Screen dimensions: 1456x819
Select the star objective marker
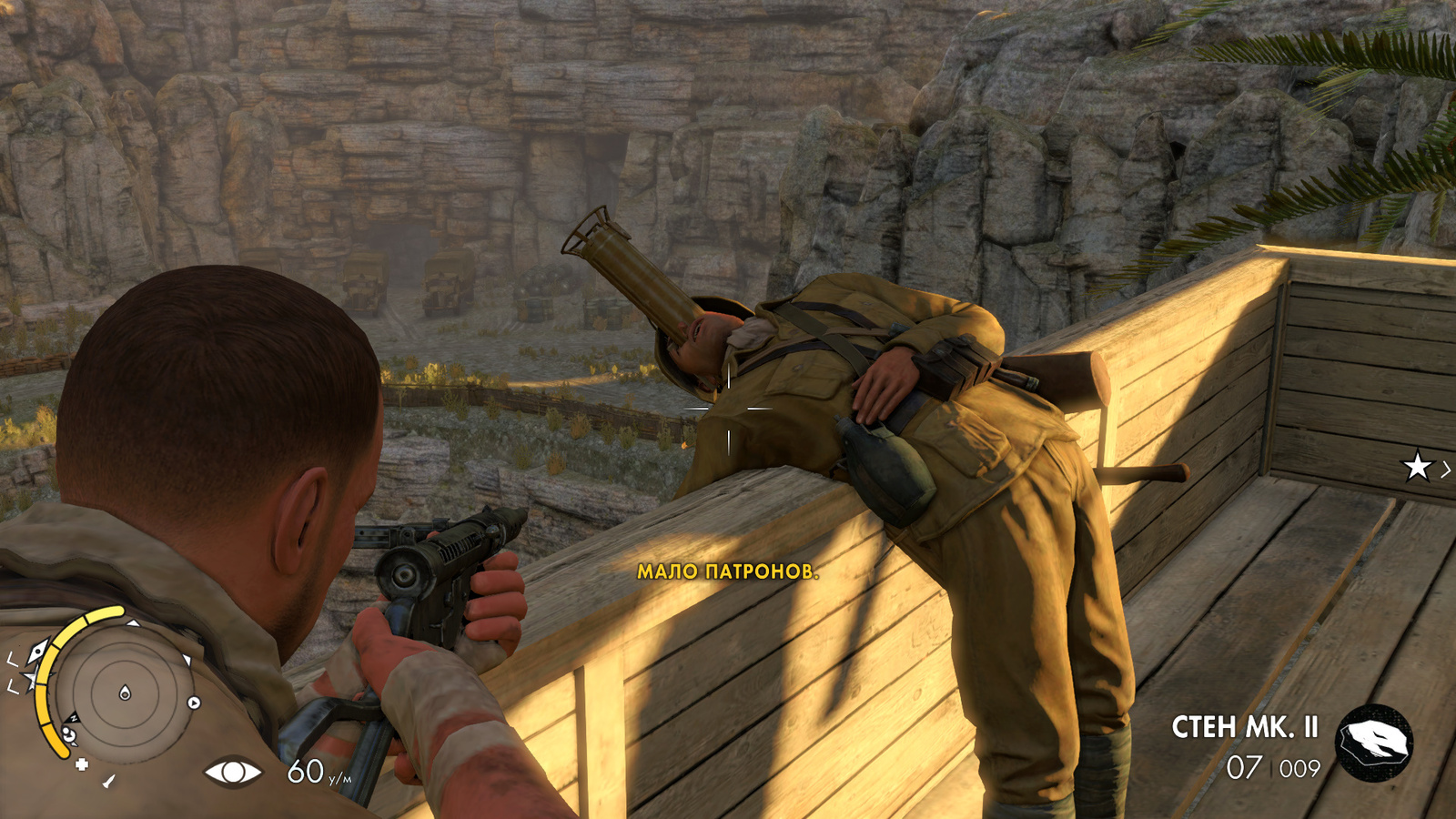(1417, 468)
